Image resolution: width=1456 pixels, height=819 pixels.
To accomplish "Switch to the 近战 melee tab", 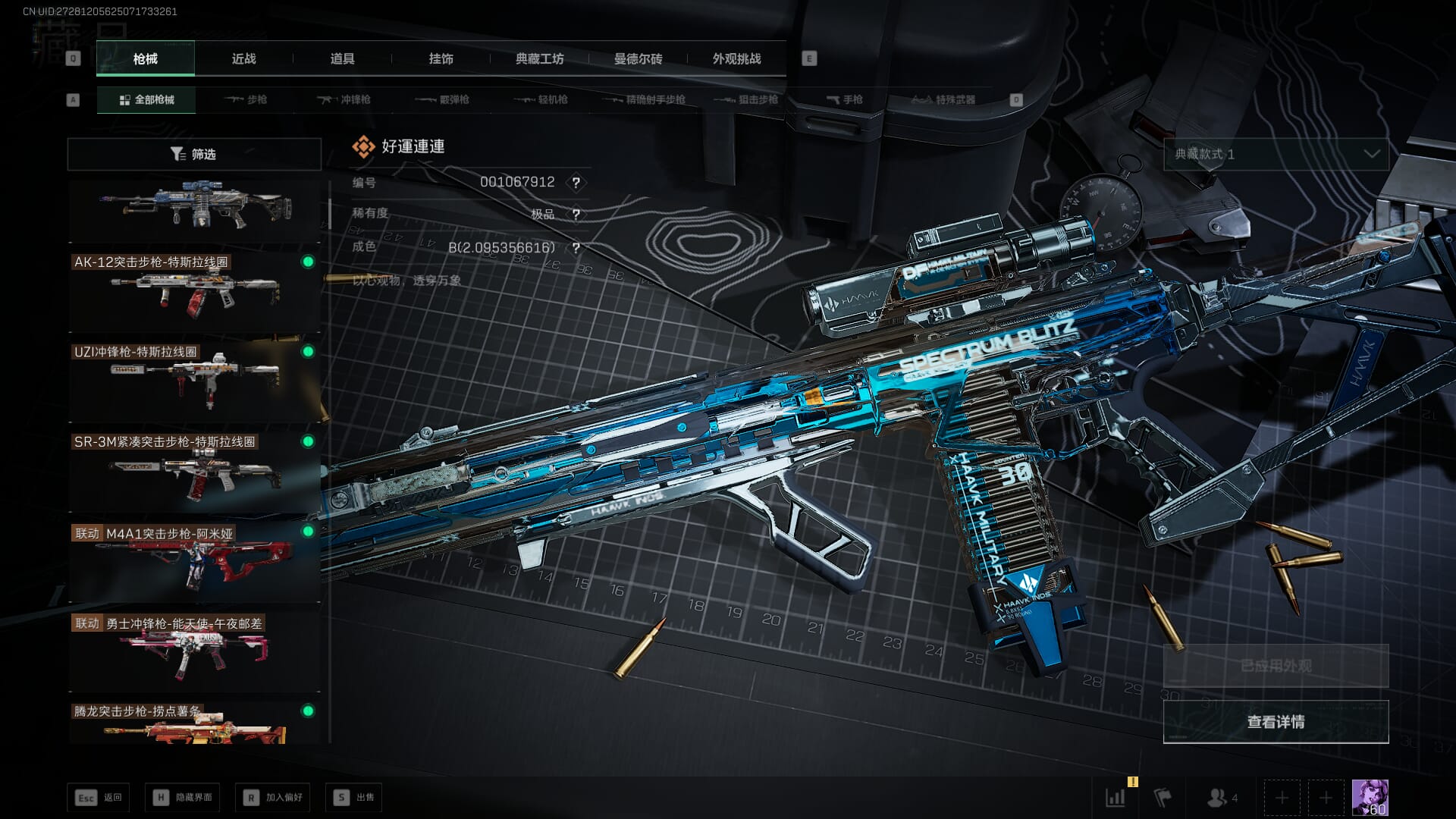I will 243,58.
